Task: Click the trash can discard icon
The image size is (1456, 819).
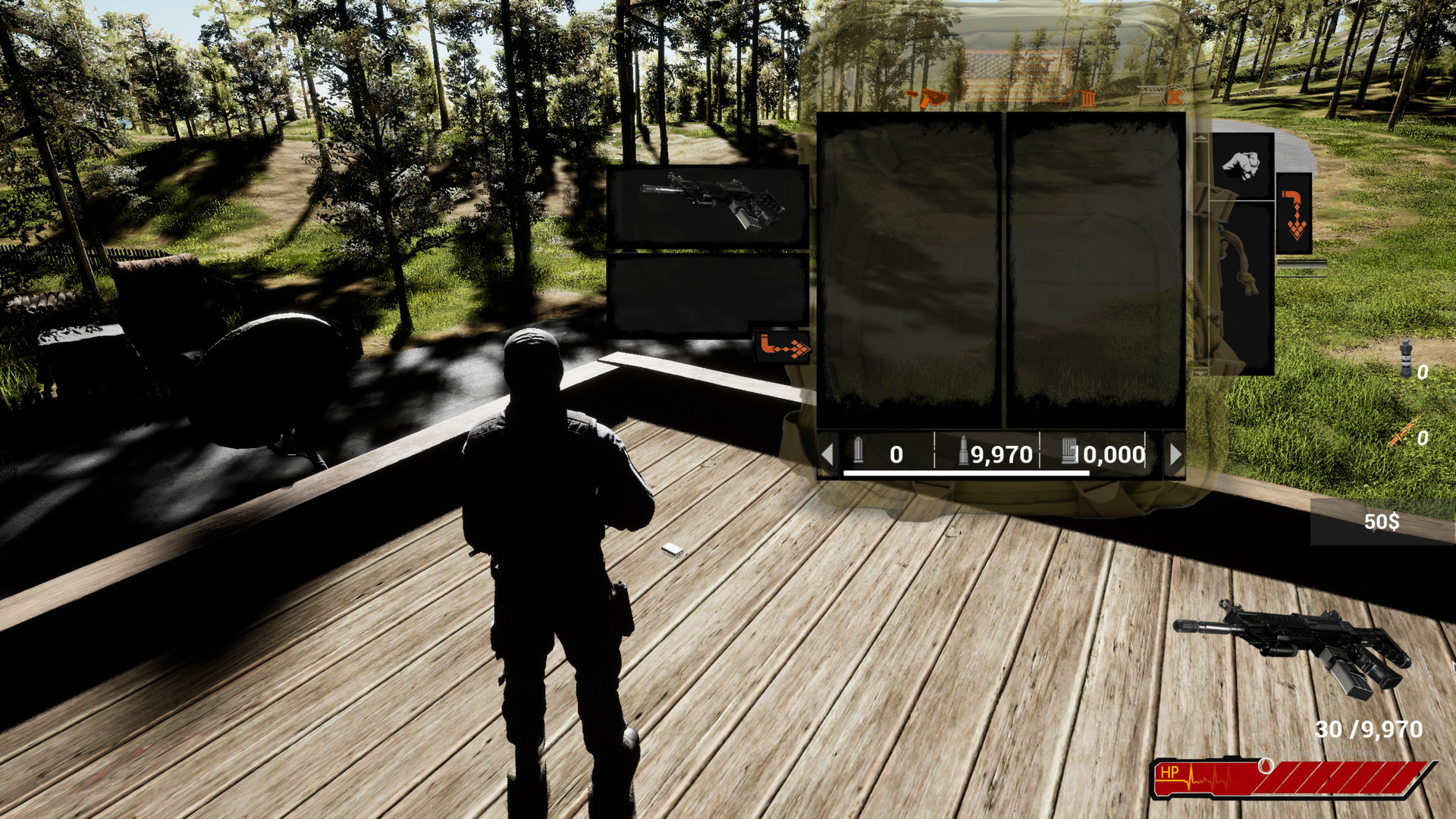Action: tap(1088, 100)
